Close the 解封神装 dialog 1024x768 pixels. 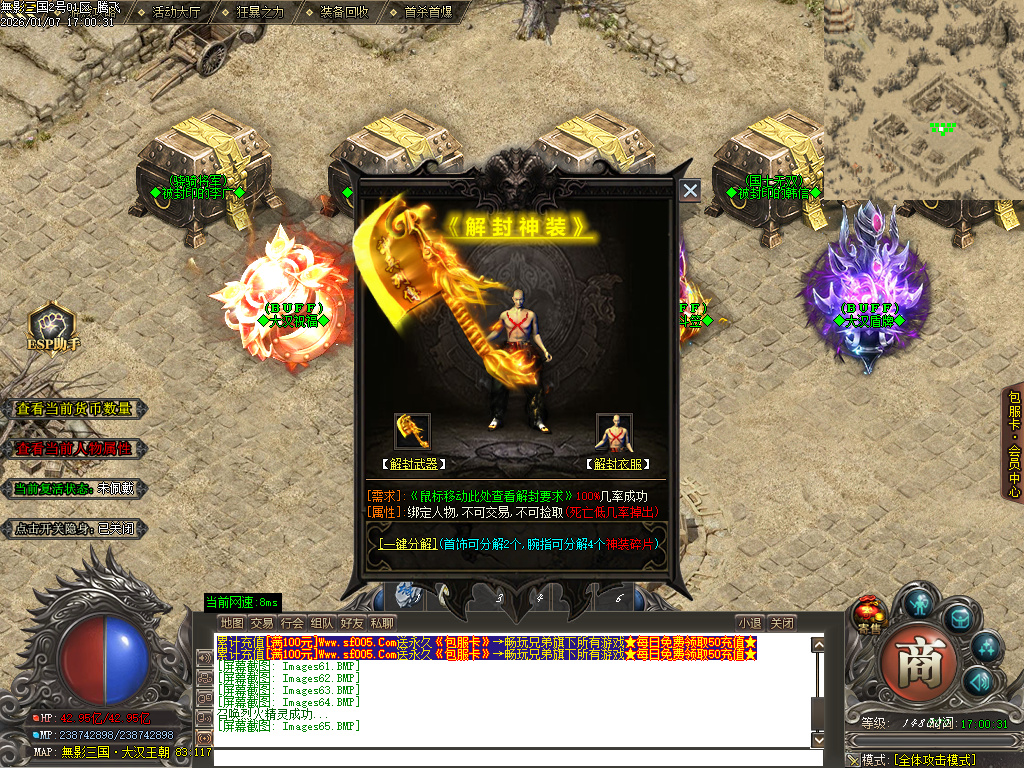690,191
